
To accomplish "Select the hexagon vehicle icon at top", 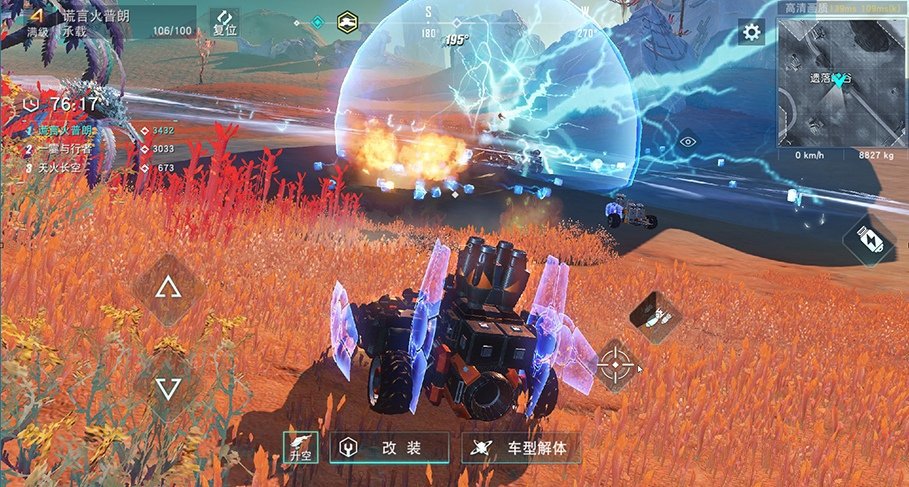I will (x=347, y=21).
